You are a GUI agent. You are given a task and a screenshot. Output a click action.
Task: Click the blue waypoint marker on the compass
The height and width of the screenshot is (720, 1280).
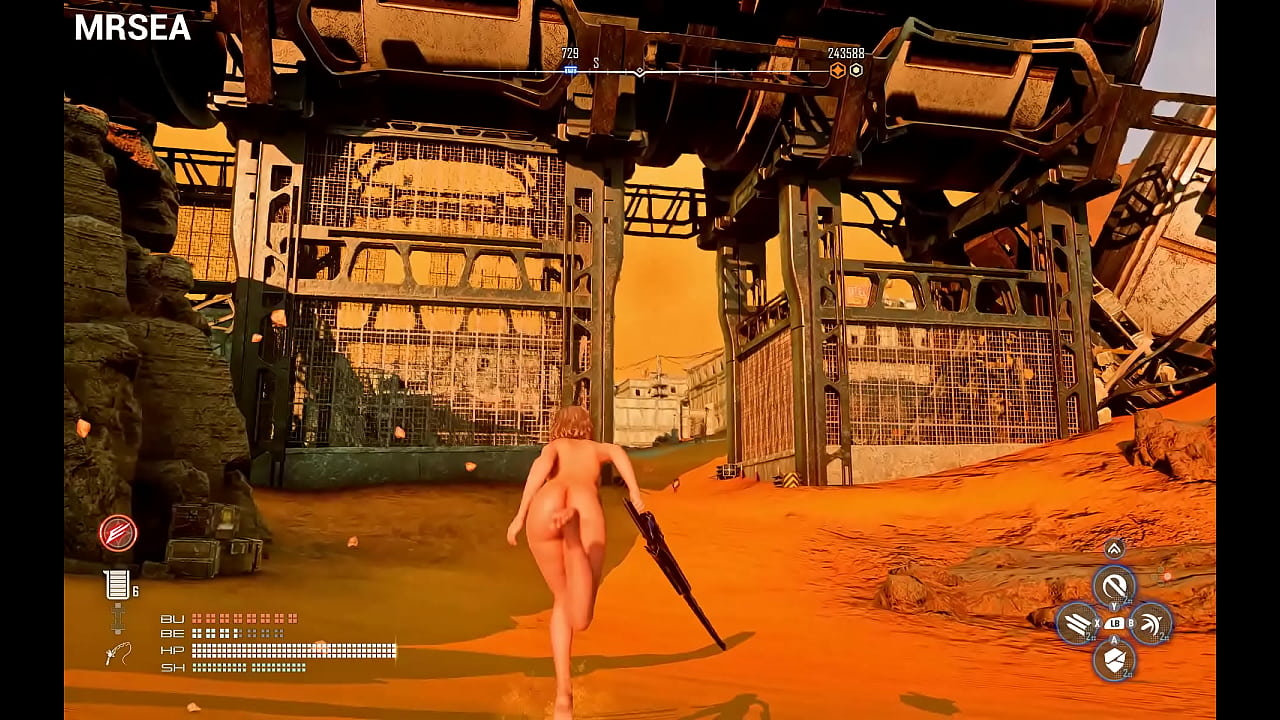pos(570,70)
